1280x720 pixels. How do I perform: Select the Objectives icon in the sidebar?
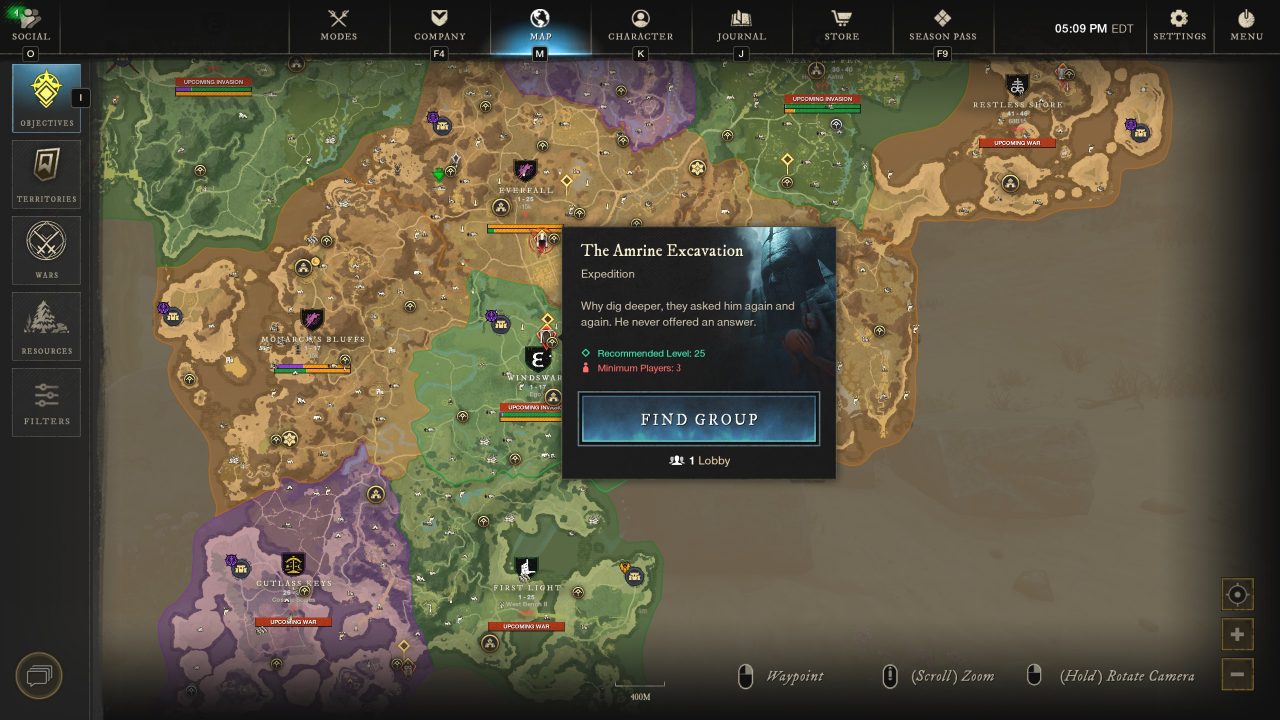point(46,95)
